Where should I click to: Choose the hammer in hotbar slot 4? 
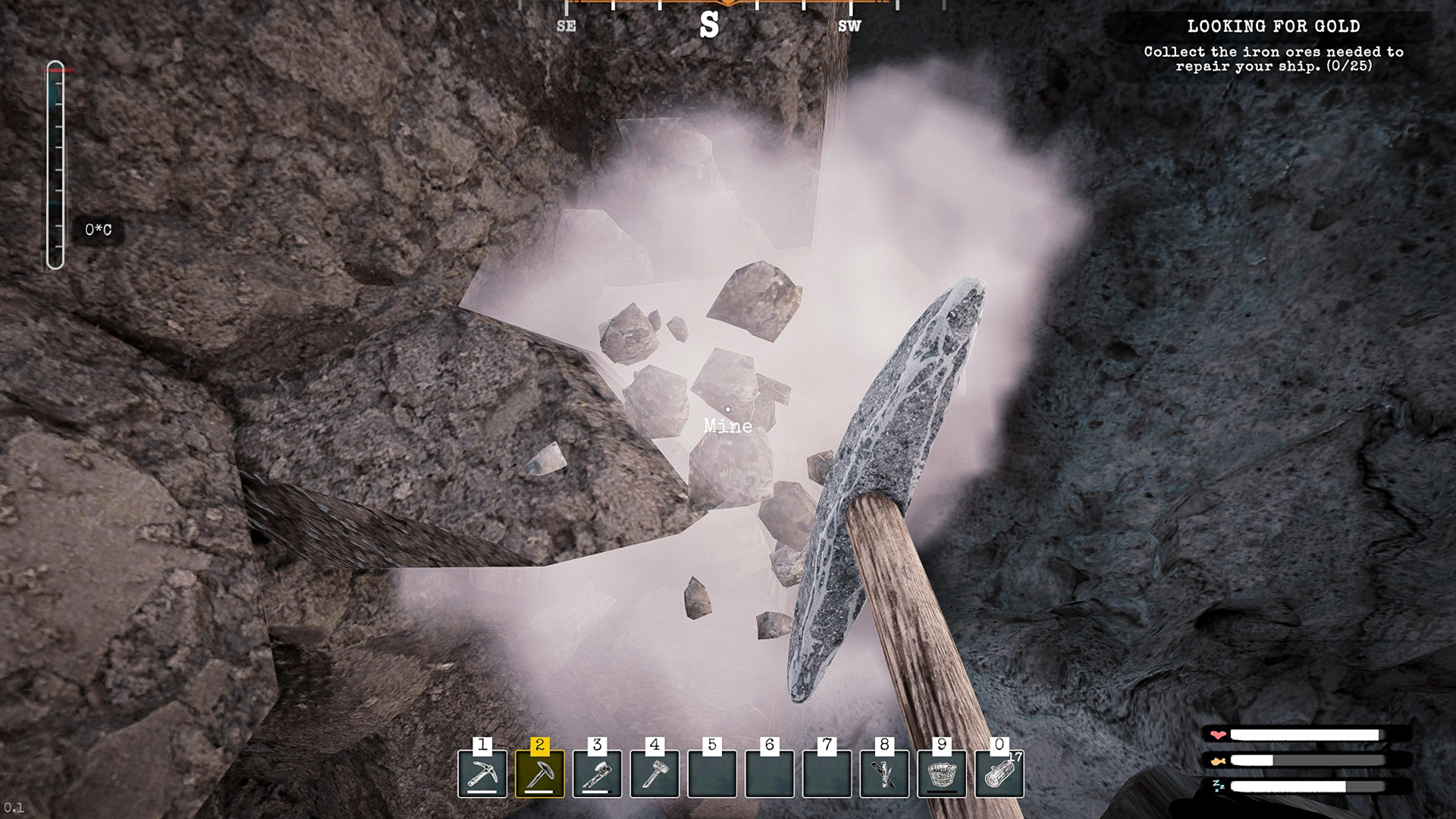click(x=654, y=773)
